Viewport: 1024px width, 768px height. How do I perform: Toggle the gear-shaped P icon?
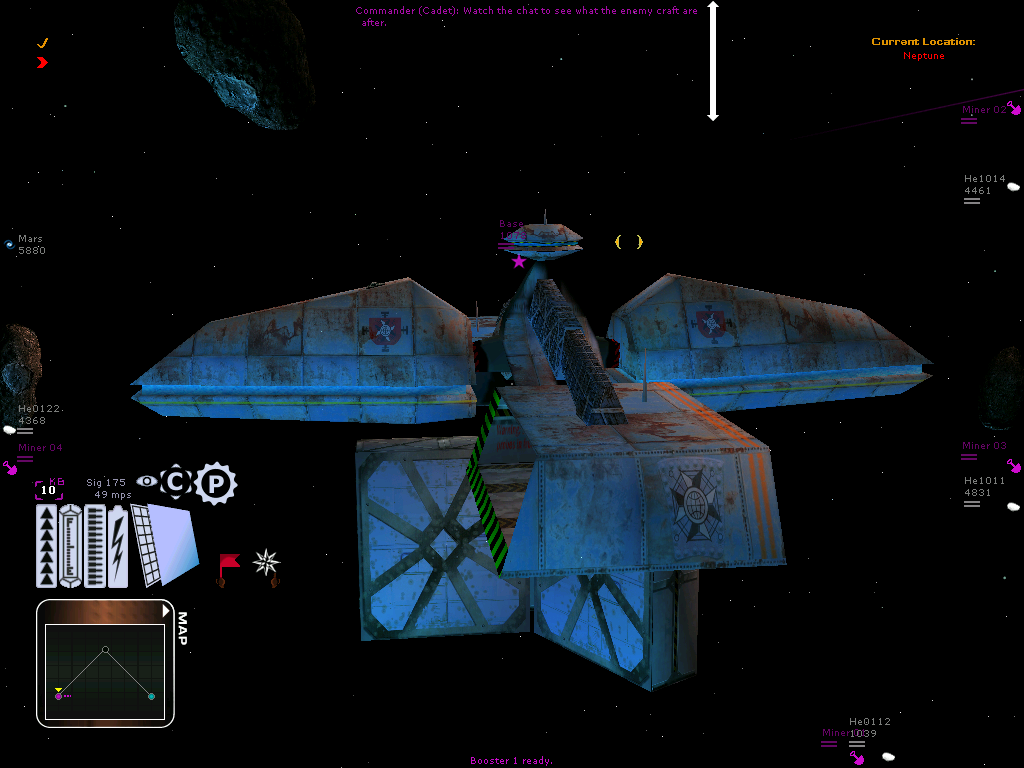pos(215,484)
